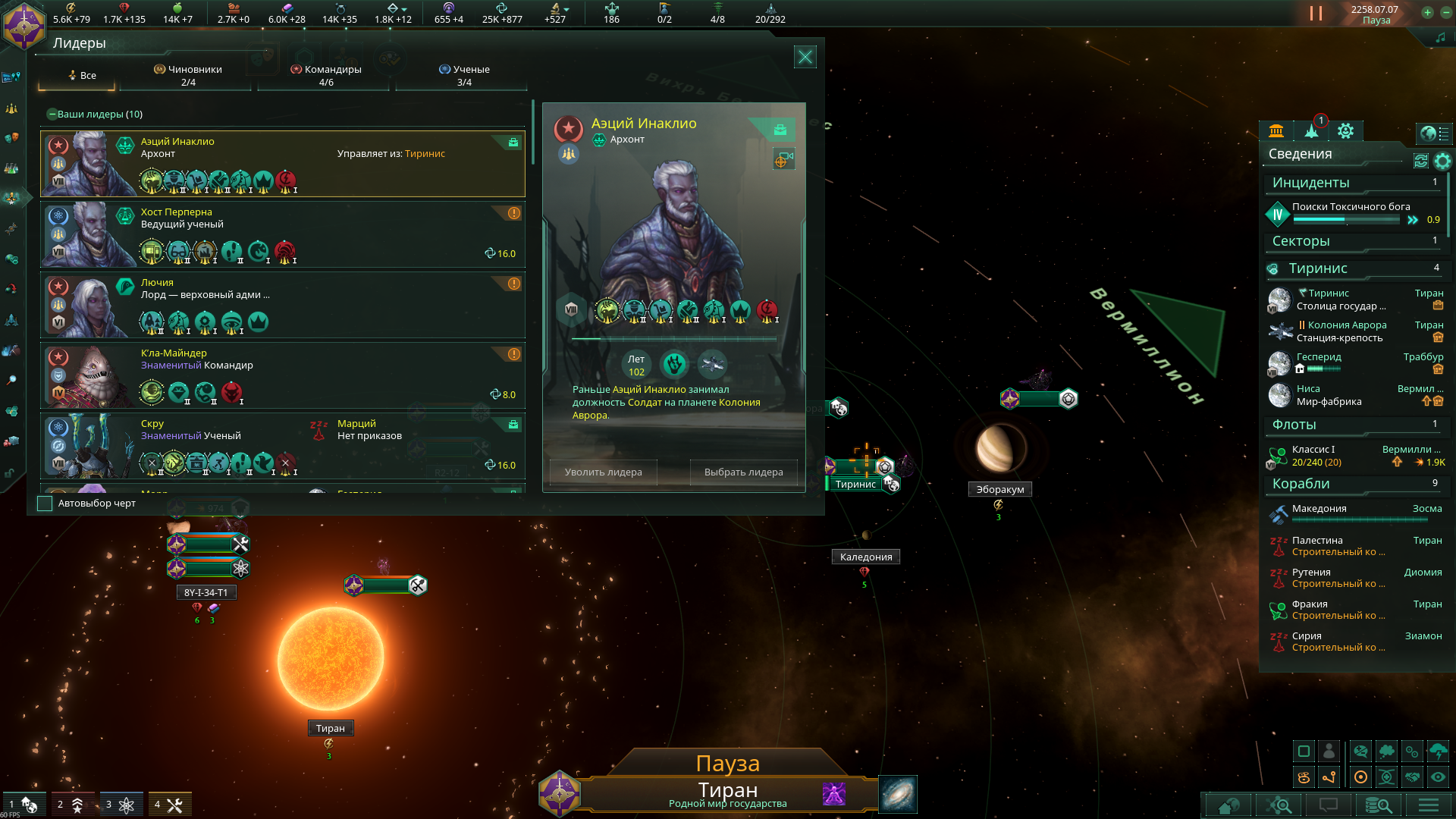
Task: Click the Выбрать лидера button
Action: [x=744, y=472]
